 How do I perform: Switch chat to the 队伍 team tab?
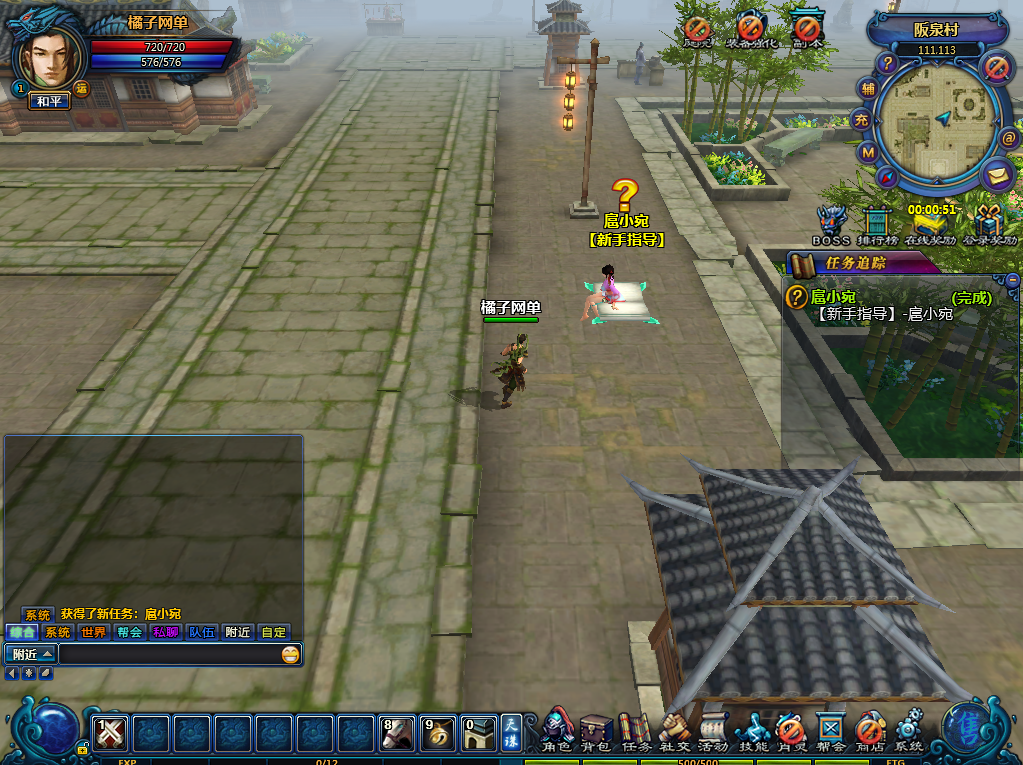pyautogui.click(x=201, y=632)
